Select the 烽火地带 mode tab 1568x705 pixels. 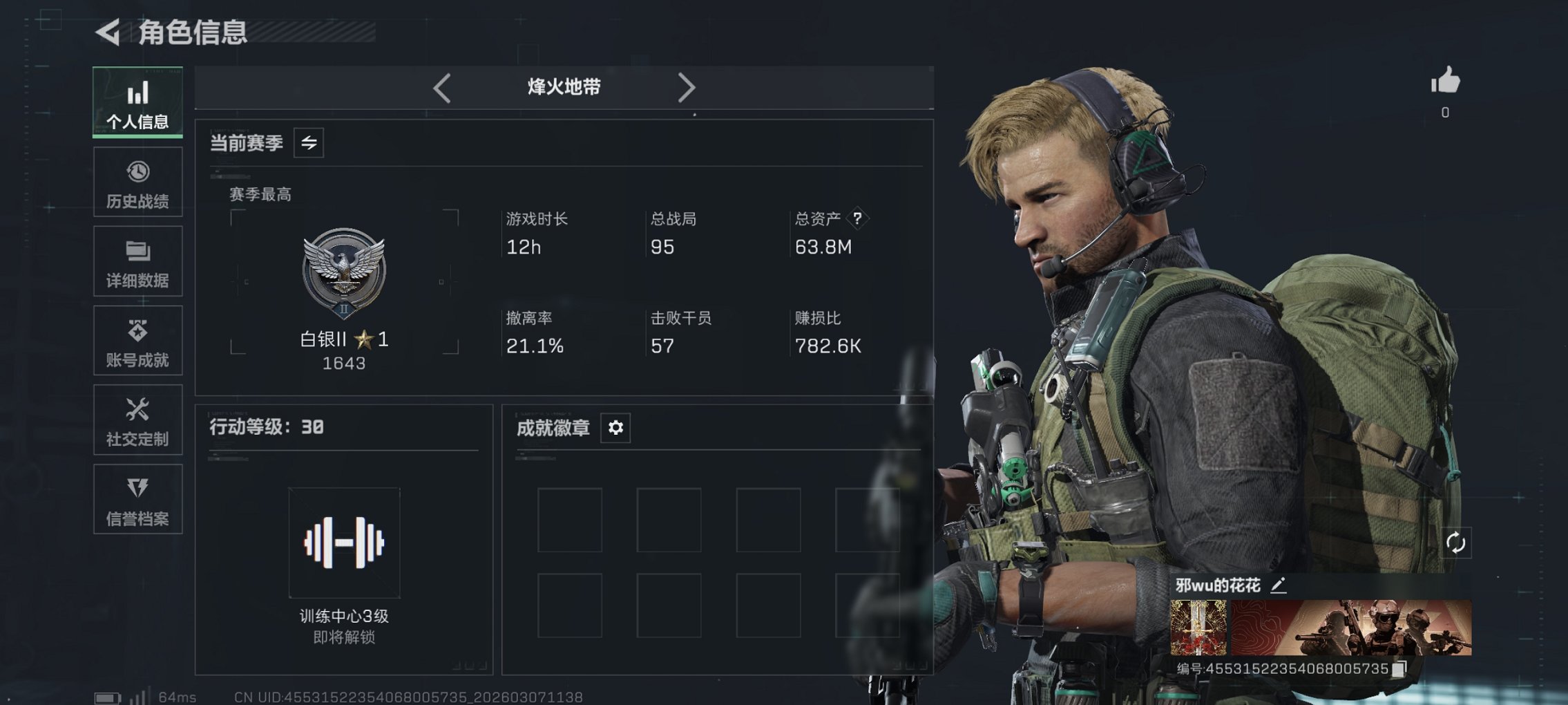[x=563, y=87]
